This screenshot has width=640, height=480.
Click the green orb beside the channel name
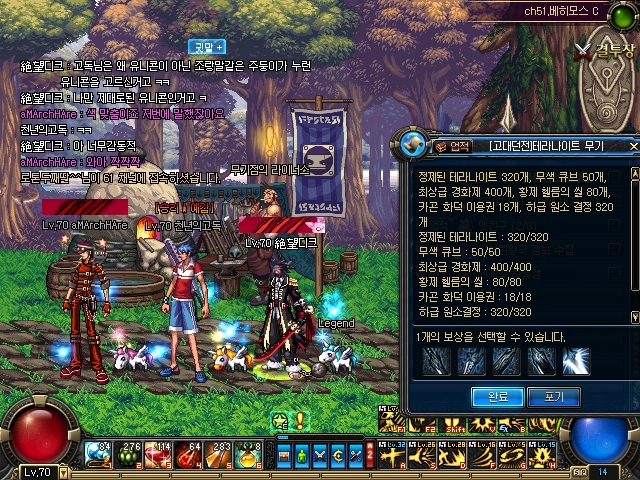click(630, 11)
